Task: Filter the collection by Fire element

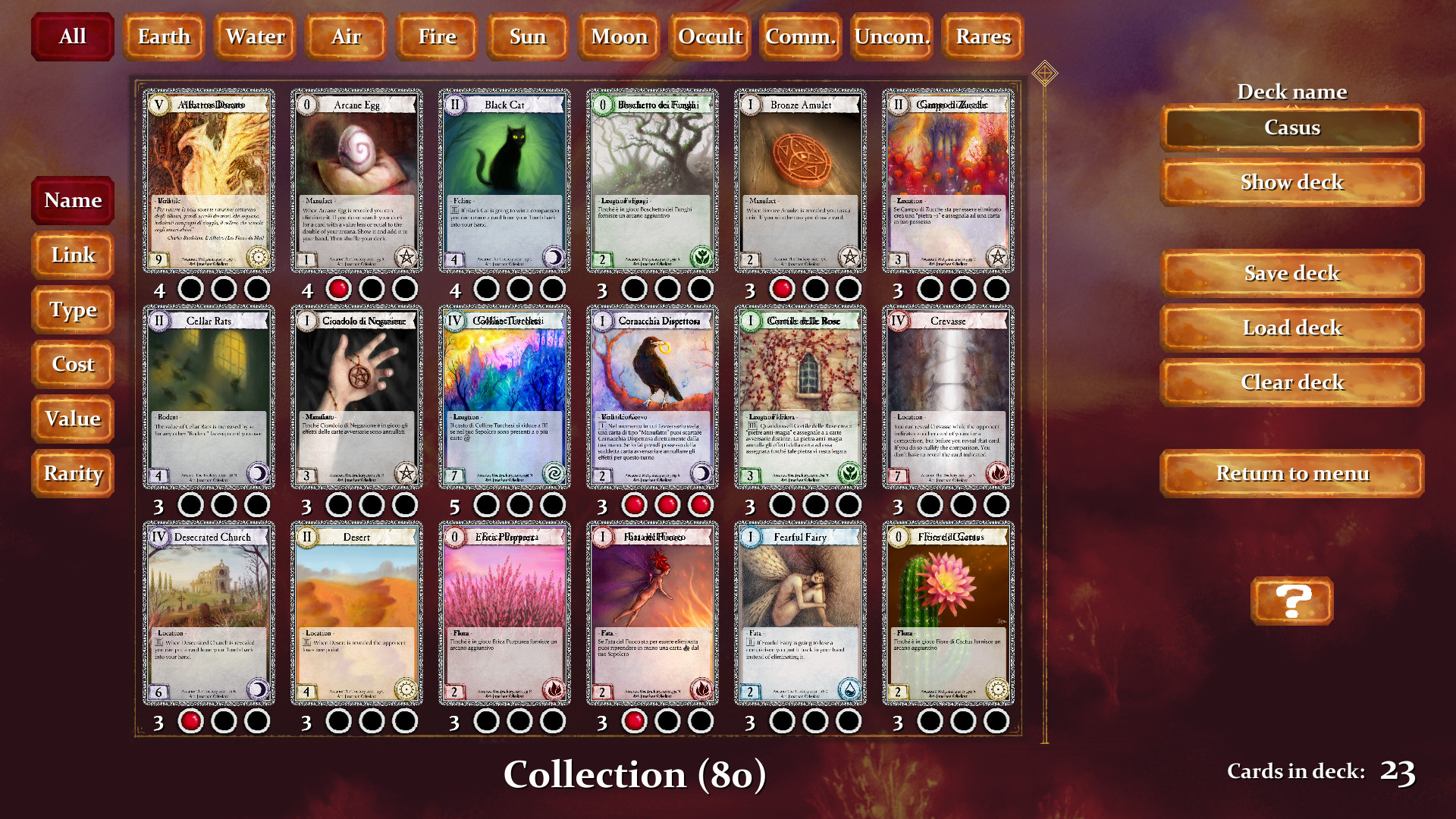Action: click(437, 36)
